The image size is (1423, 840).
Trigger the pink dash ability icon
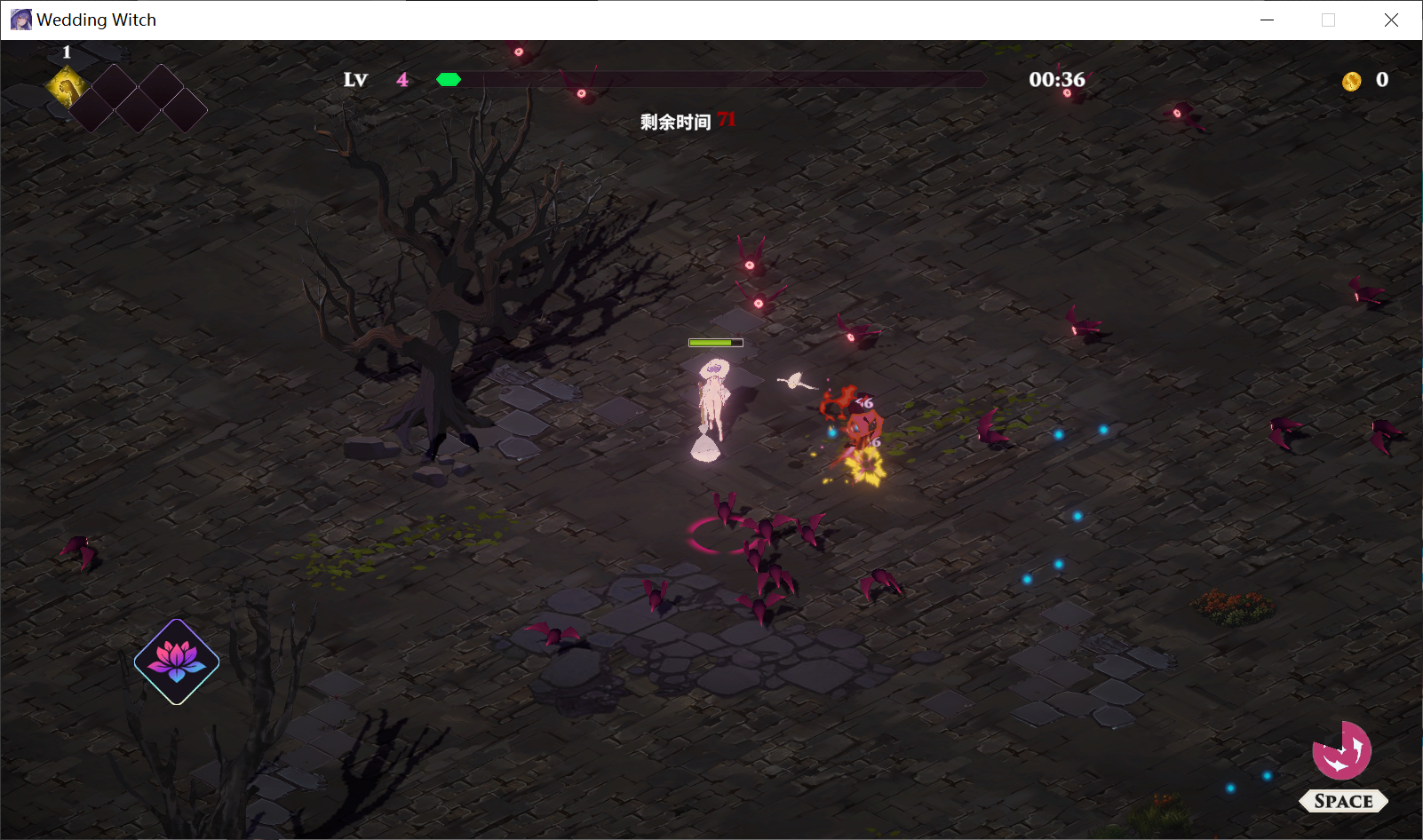click(x=1341, y=751)
